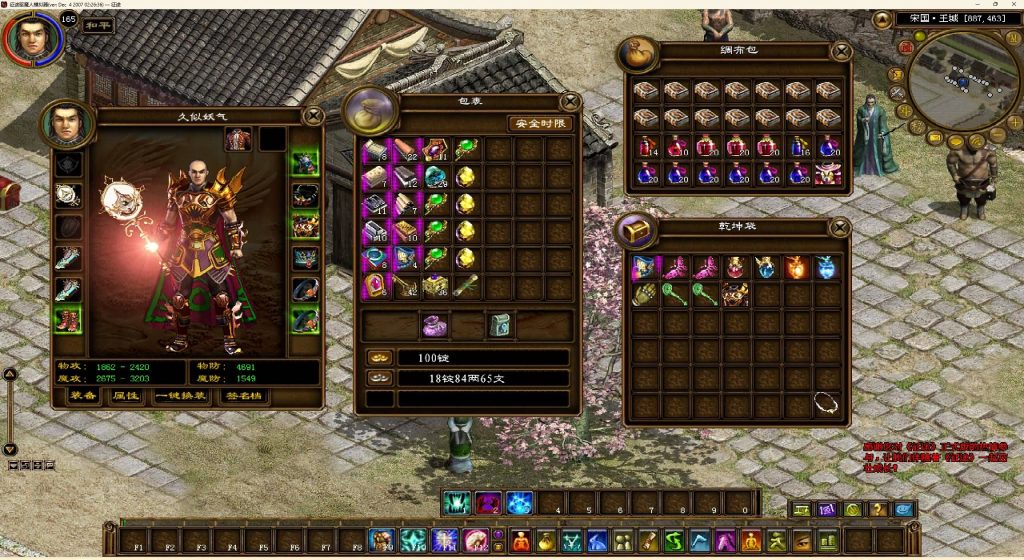
Task: Click the green gauntlet item in 乾坤袋
Action: point(643,295)
